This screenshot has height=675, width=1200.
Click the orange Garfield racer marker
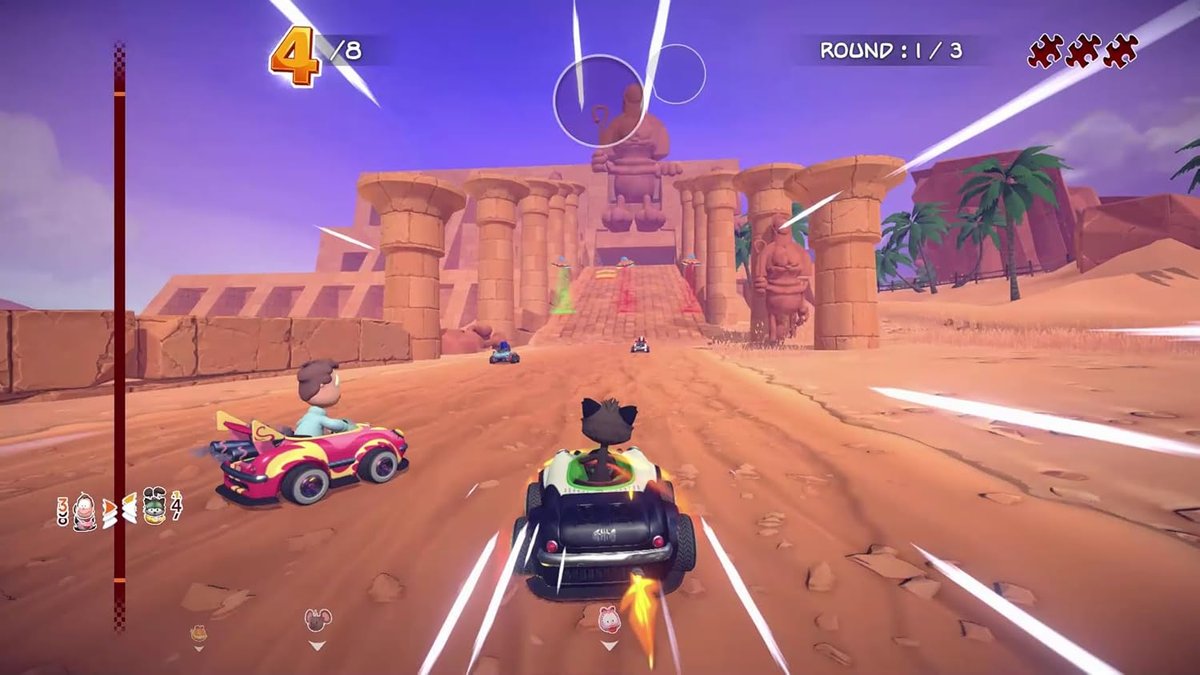tap(198, 632)
